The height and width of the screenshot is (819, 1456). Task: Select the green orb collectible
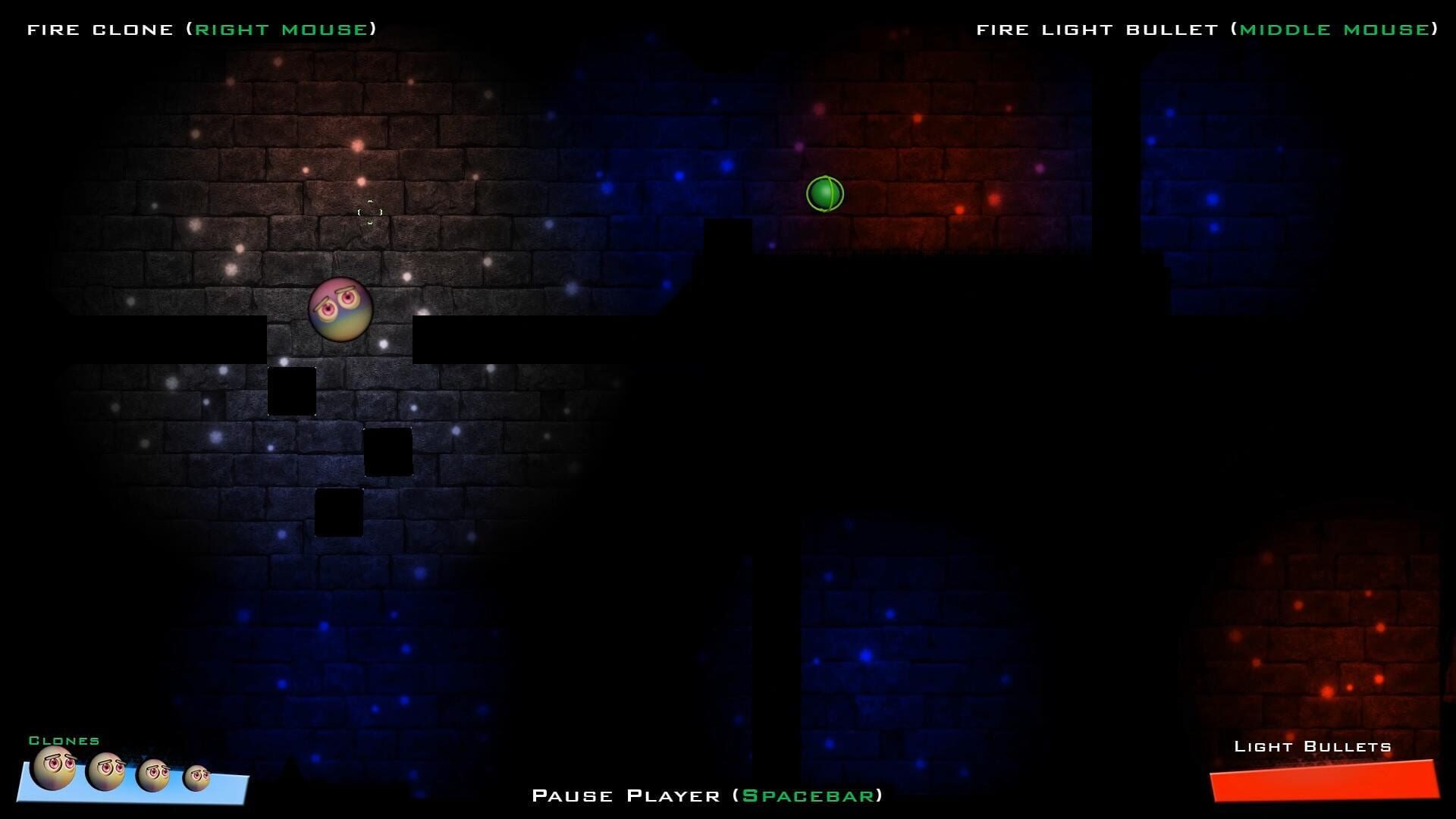click(x=824, y=193)
